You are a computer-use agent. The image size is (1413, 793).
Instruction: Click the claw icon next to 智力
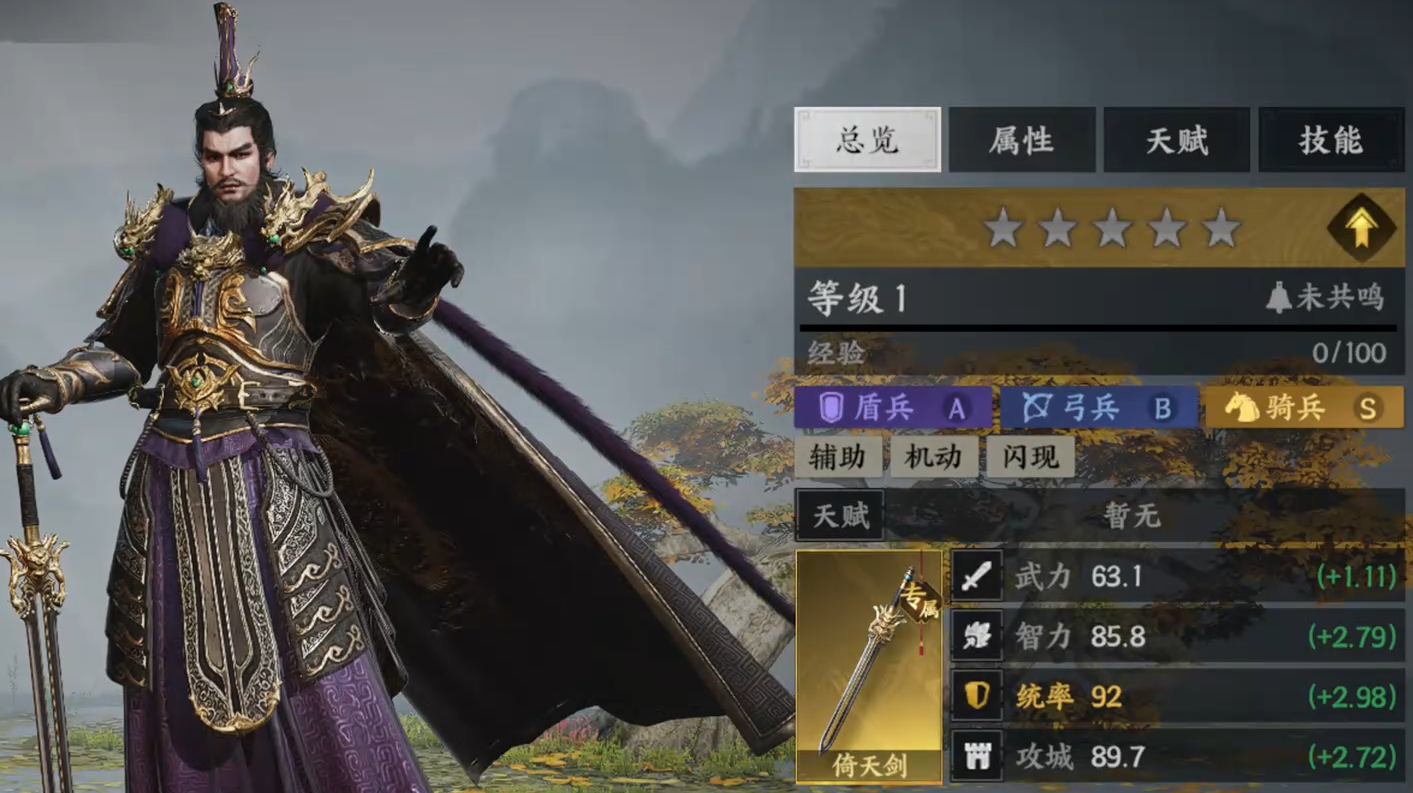[x=977, y=636]
